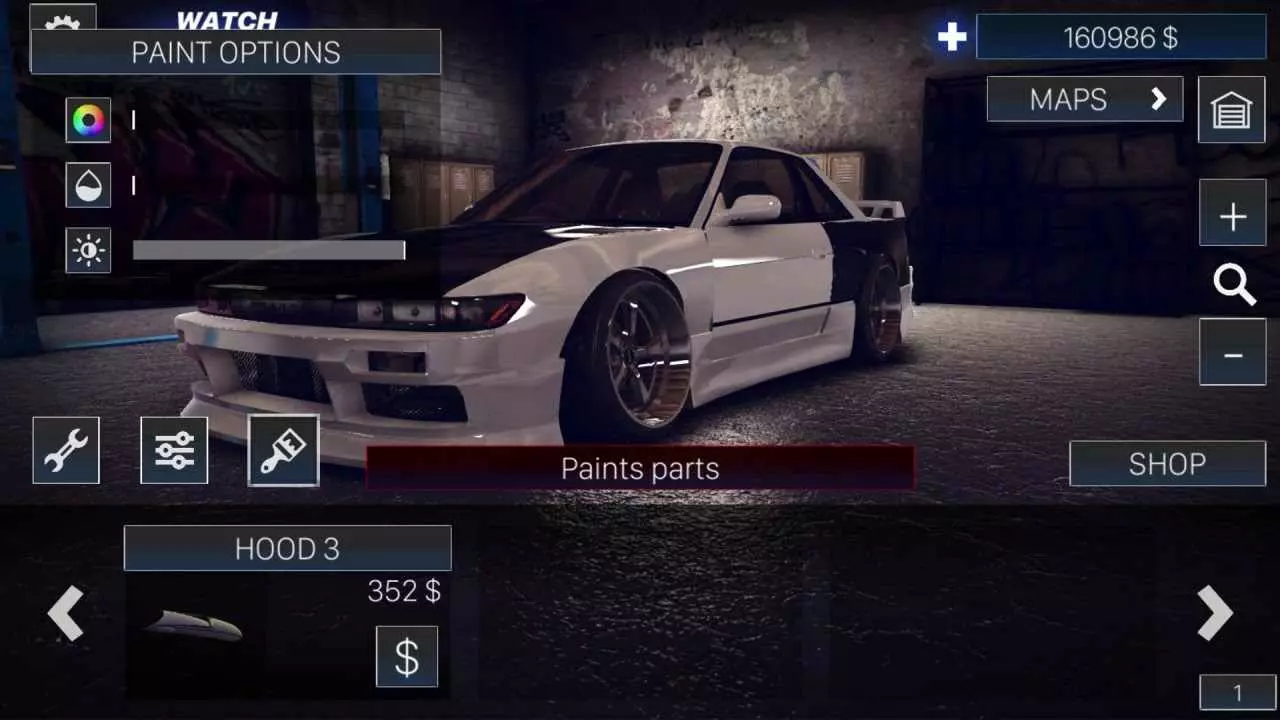Viewport: 1280px width, 720px height.
Task: Open the garage view icon
Action: click(x=1233, y=110)
